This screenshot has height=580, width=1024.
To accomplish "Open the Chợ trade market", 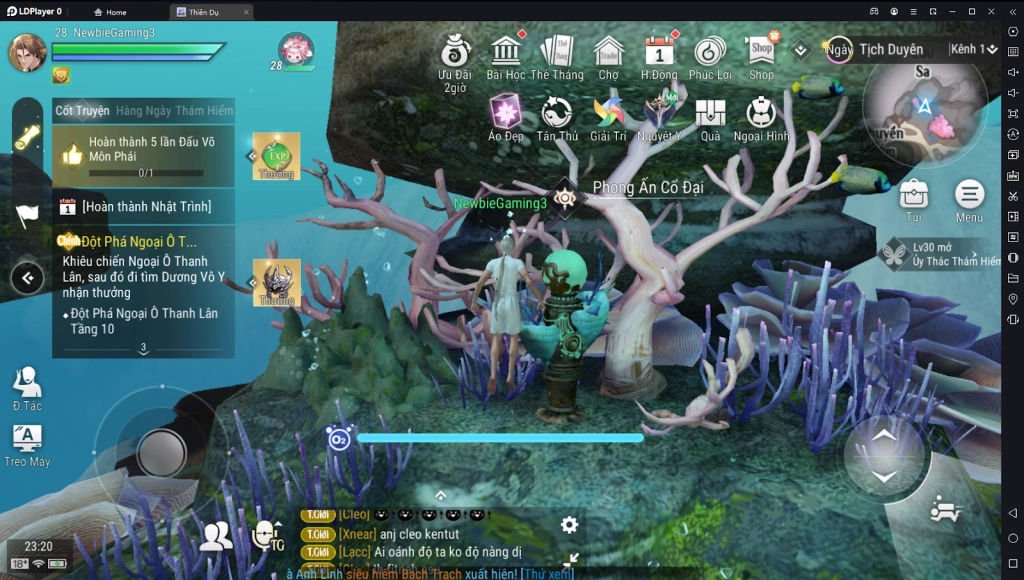I will 608,53.
